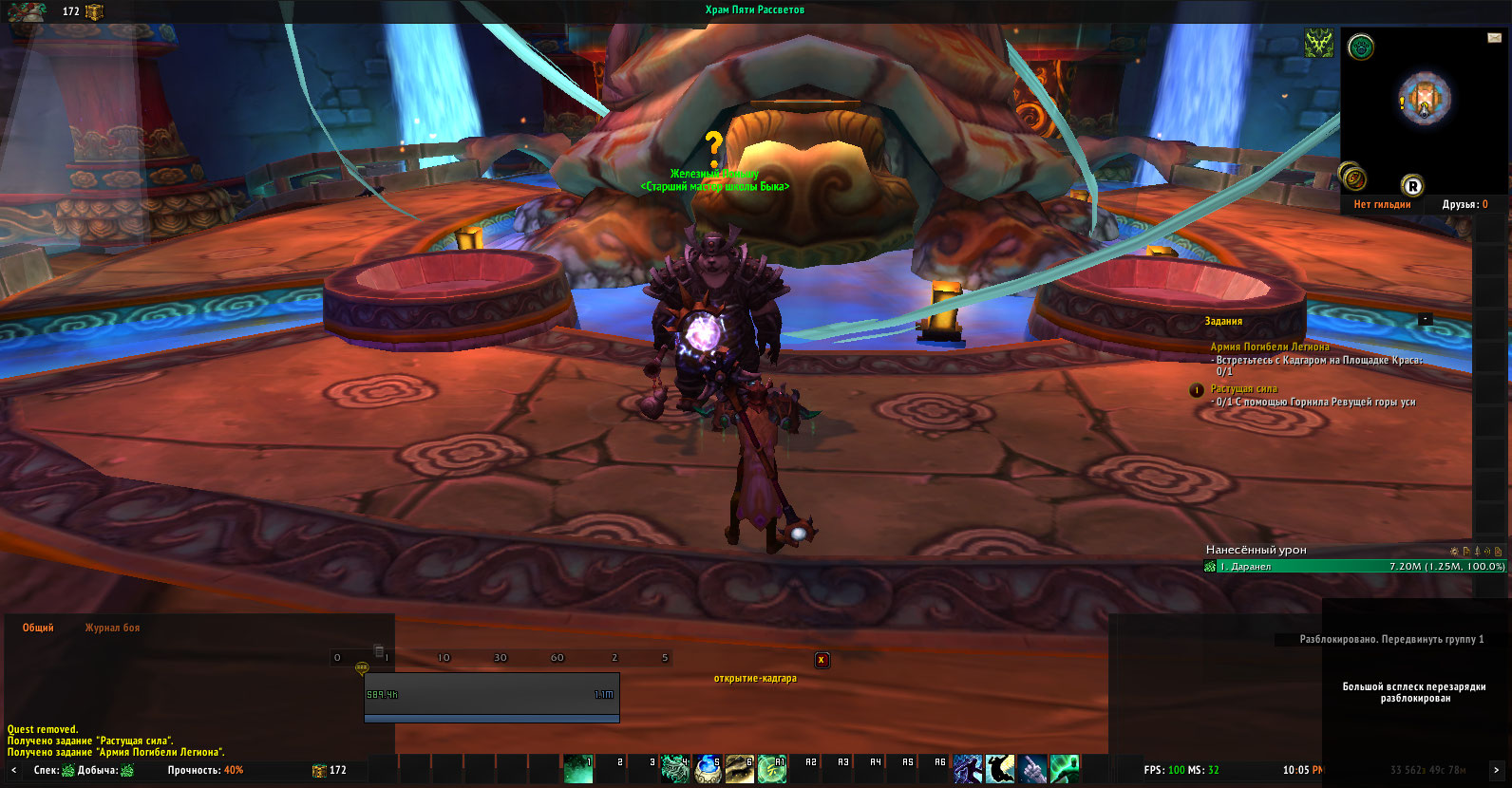Activate the blue orb ability in slot 5
The image size is (1512, 788).
pos(707,769)
